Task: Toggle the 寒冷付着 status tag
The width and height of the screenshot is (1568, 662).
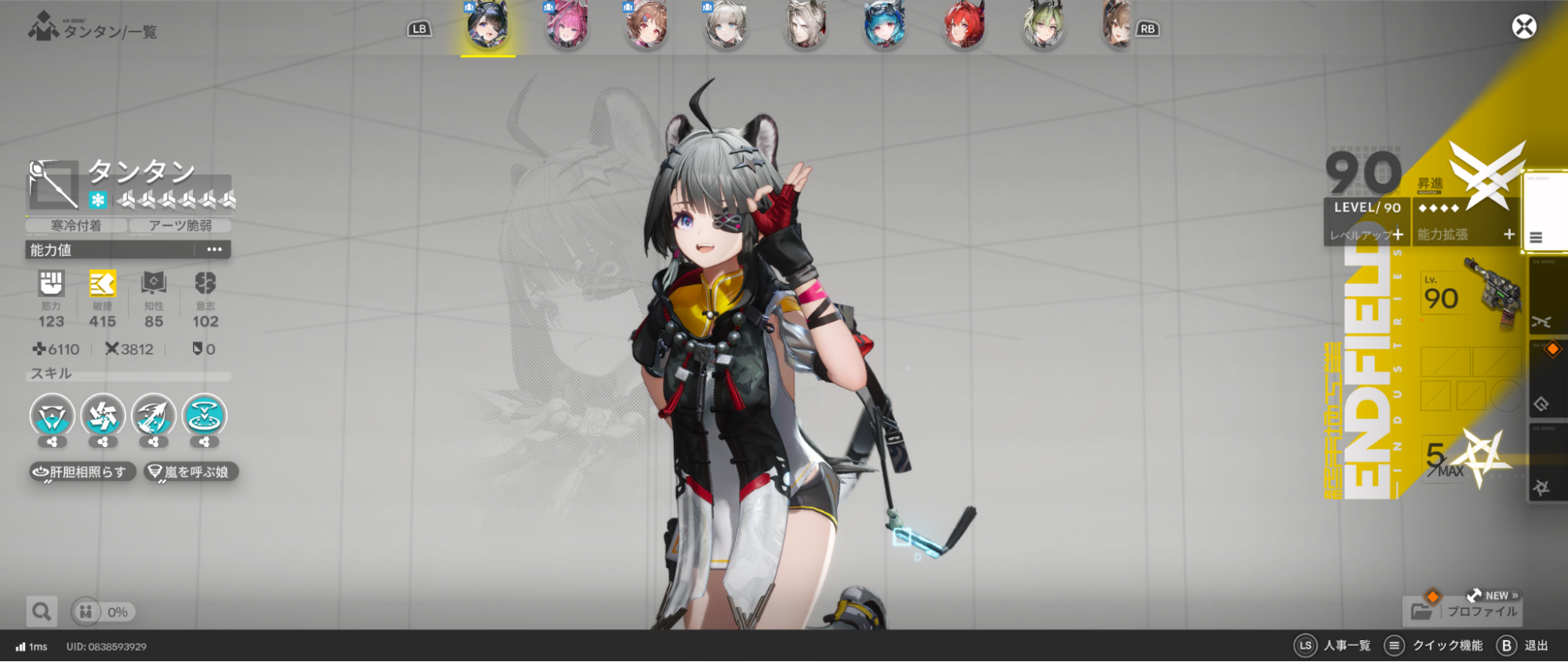Action: (75, 225)
